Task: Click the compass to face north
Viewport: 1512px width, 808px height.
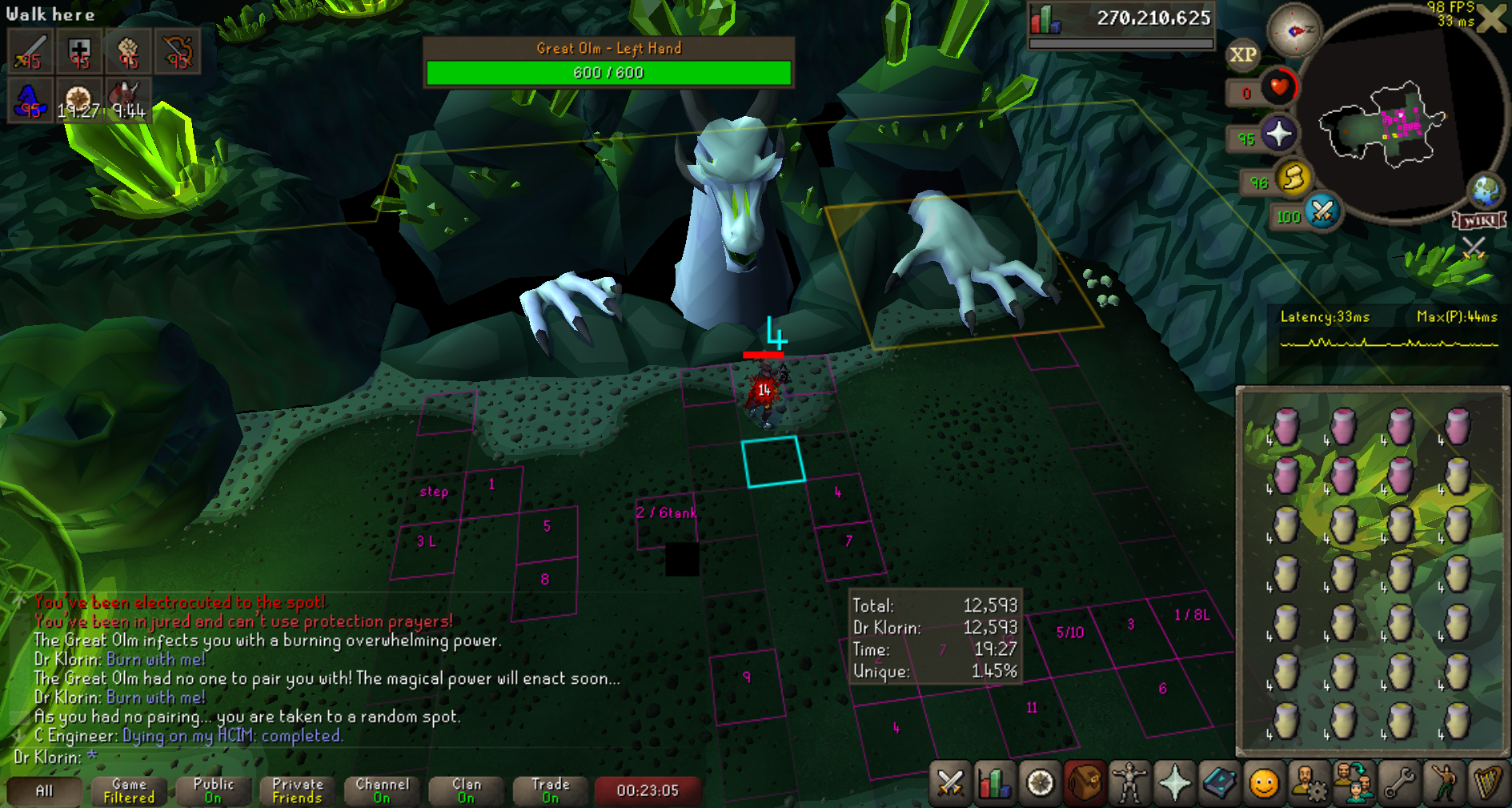Action: click(1293, 30)
